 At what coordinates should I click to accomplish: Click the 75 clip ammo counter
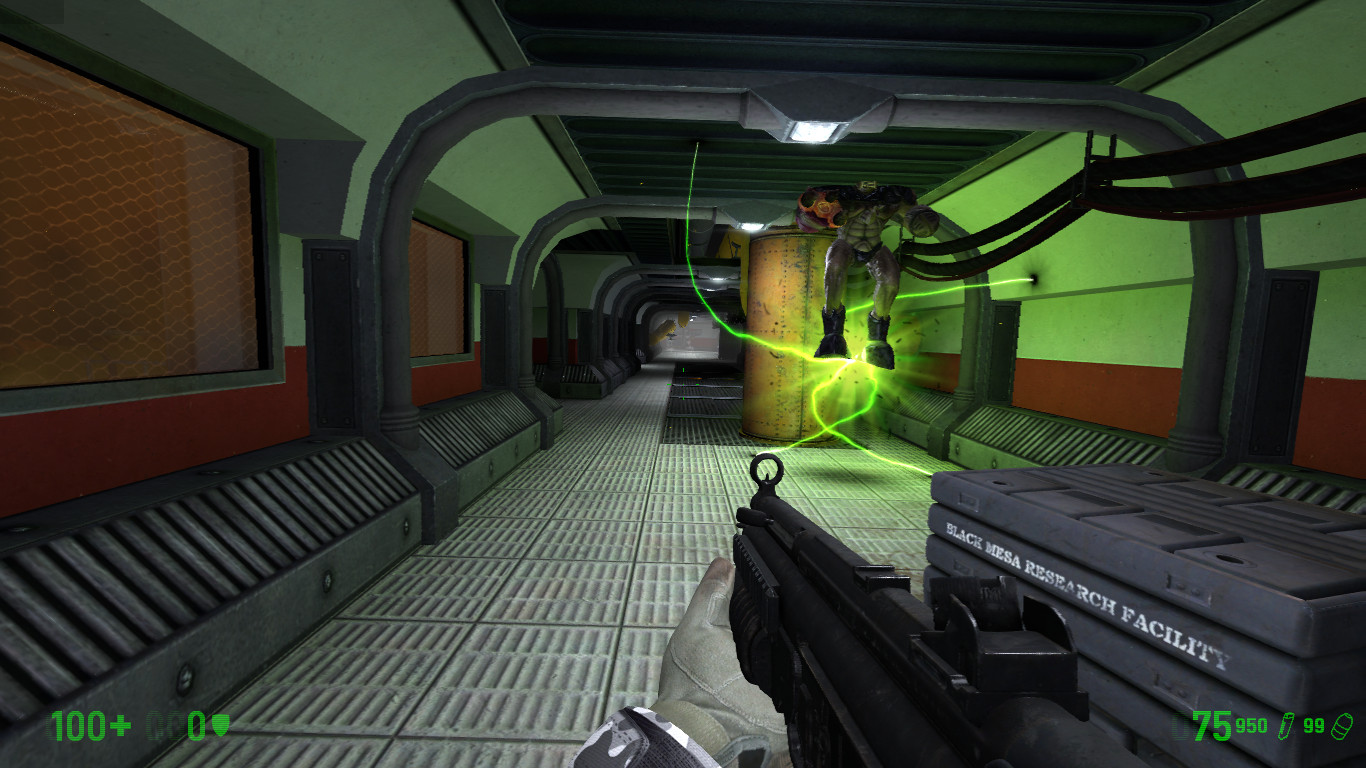point(1213,726)
